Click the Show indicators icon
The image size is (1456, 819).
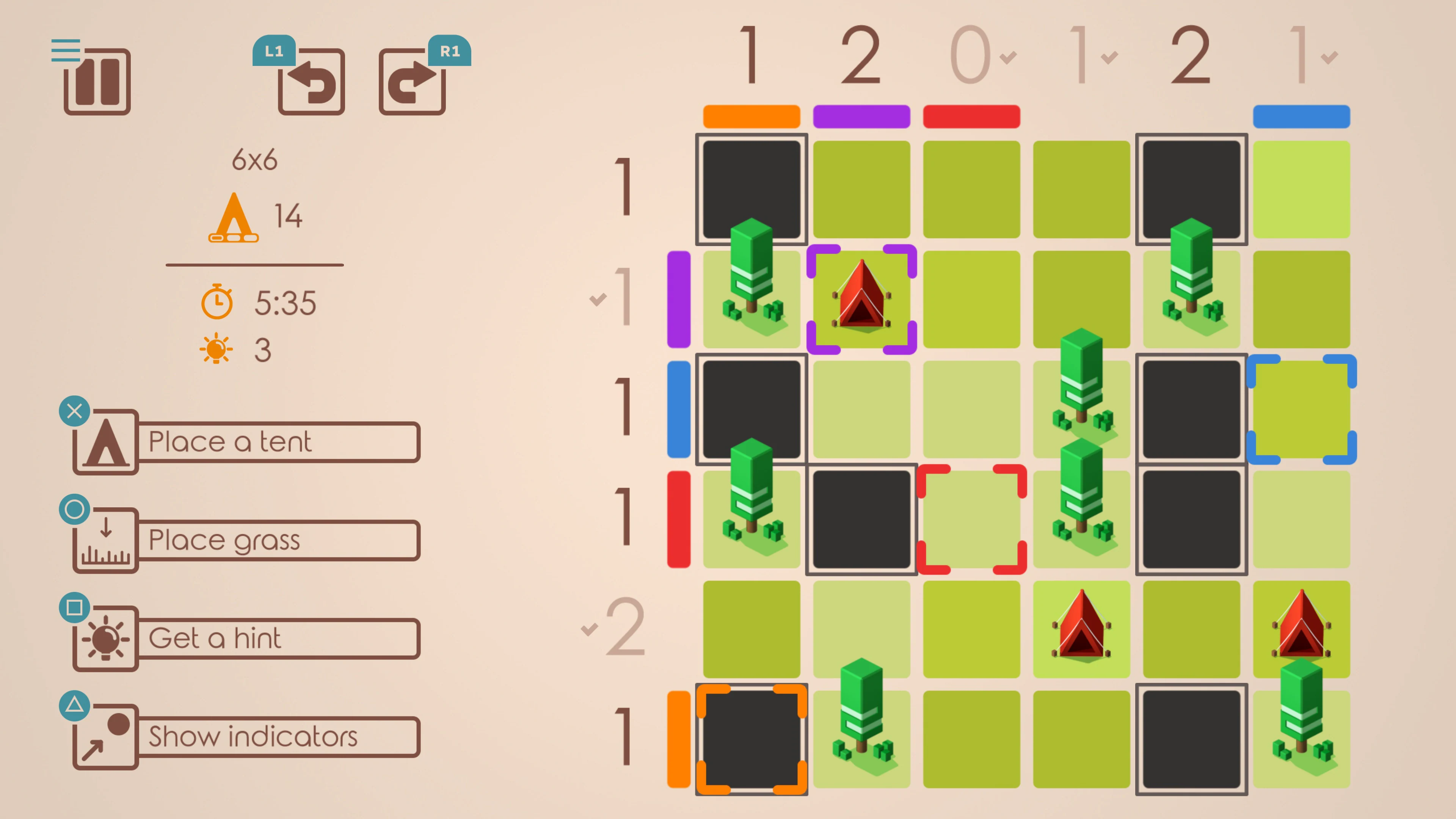click(105, 736)
